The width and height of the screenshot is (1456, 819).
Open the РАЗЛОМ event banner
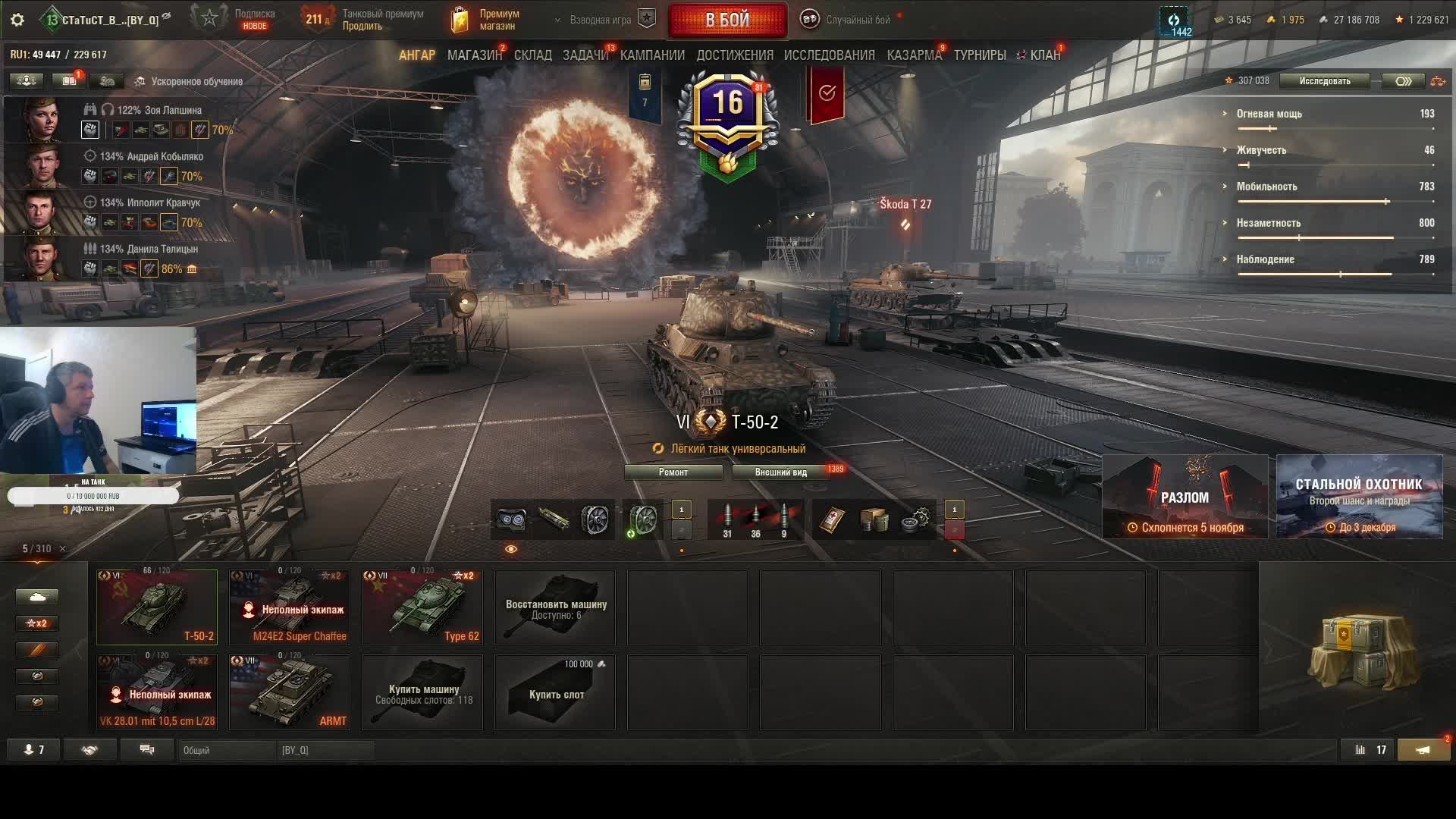click(1185, 497)
